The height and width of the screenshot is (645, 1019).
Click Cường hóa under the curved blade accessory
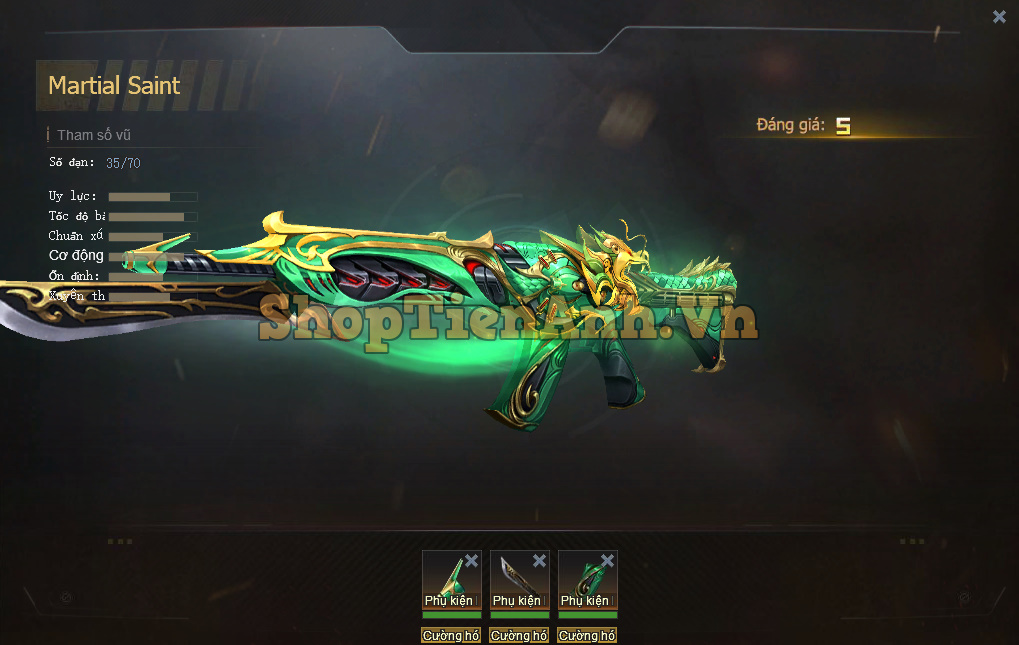click(519, 635)
